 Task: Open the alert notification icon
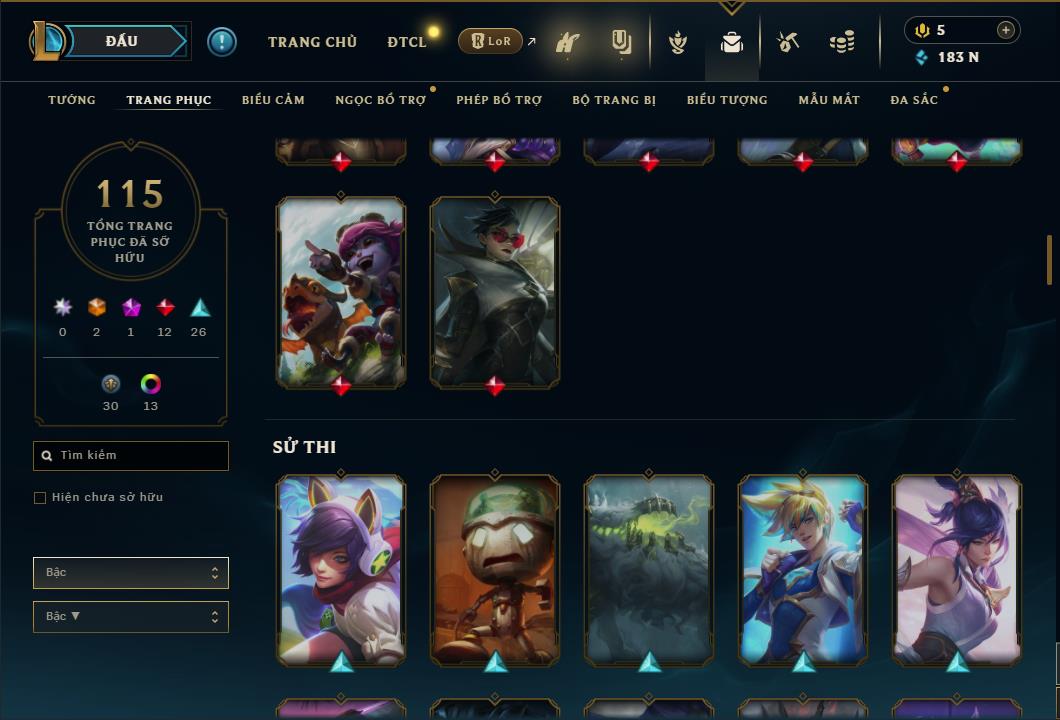222,41
